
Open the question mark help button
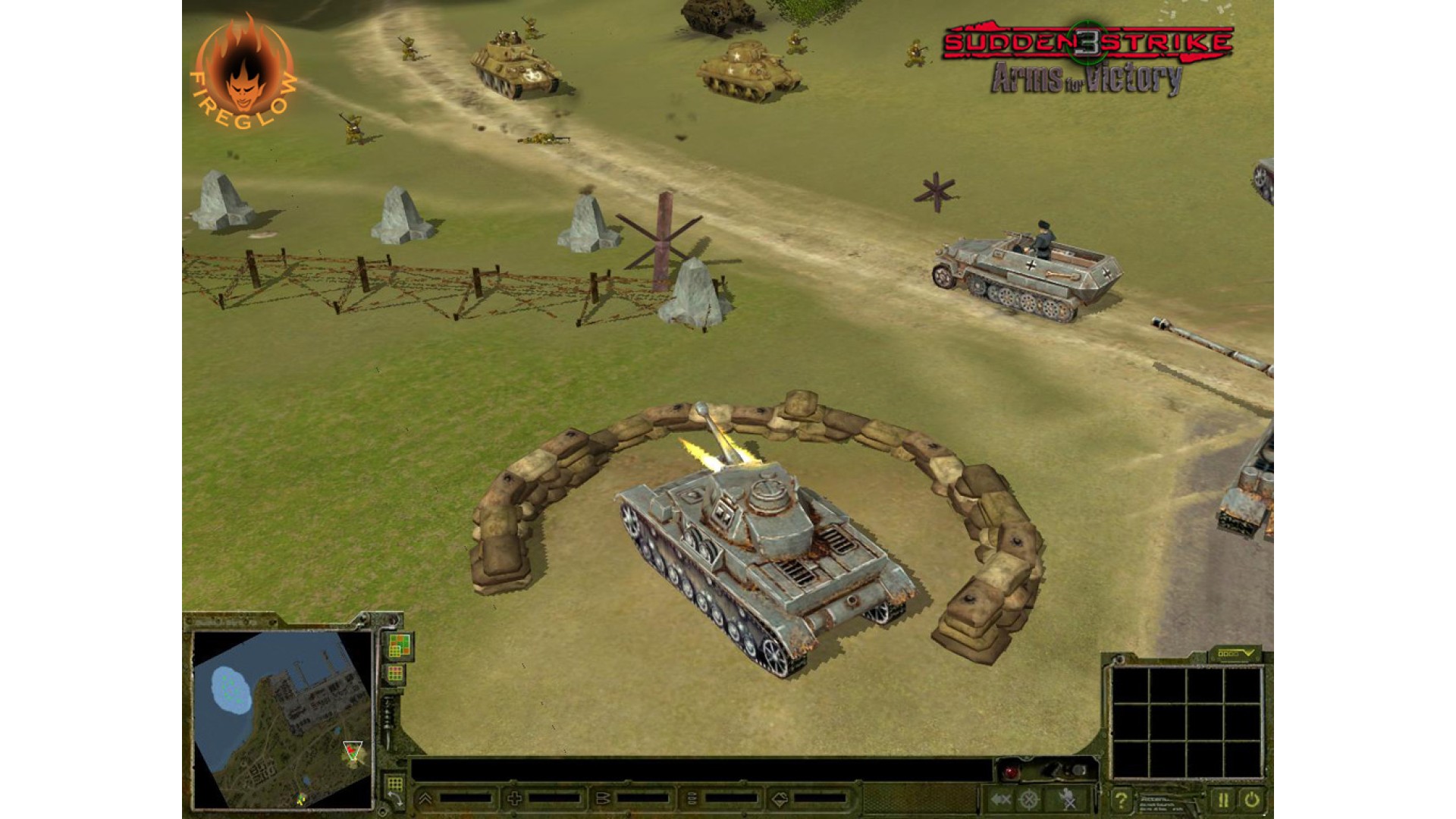1121,799
